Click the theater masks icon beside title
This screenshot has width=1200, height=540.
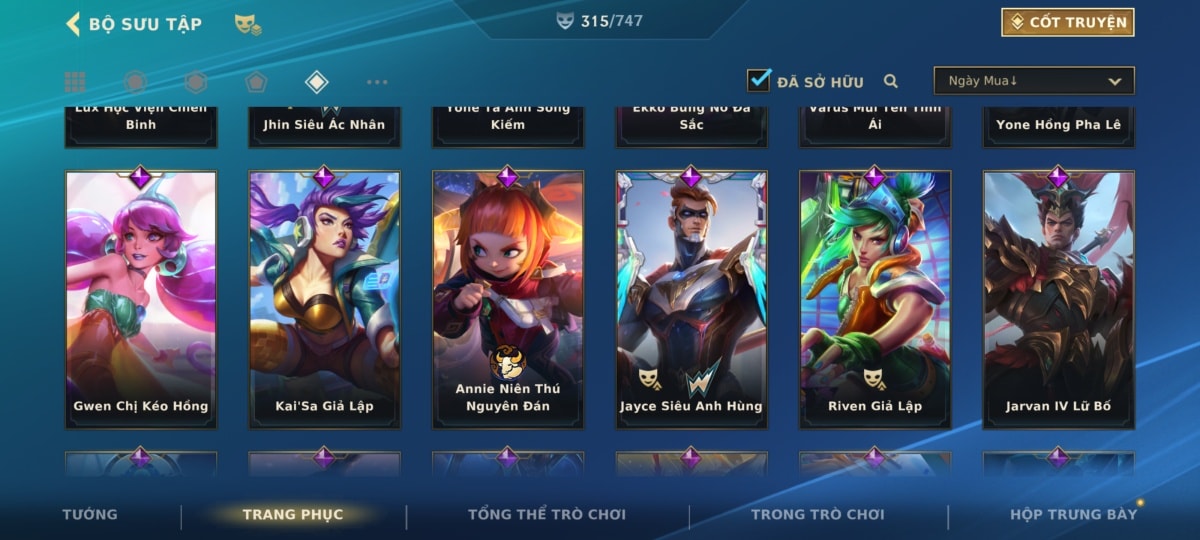[x=248, y=24]
